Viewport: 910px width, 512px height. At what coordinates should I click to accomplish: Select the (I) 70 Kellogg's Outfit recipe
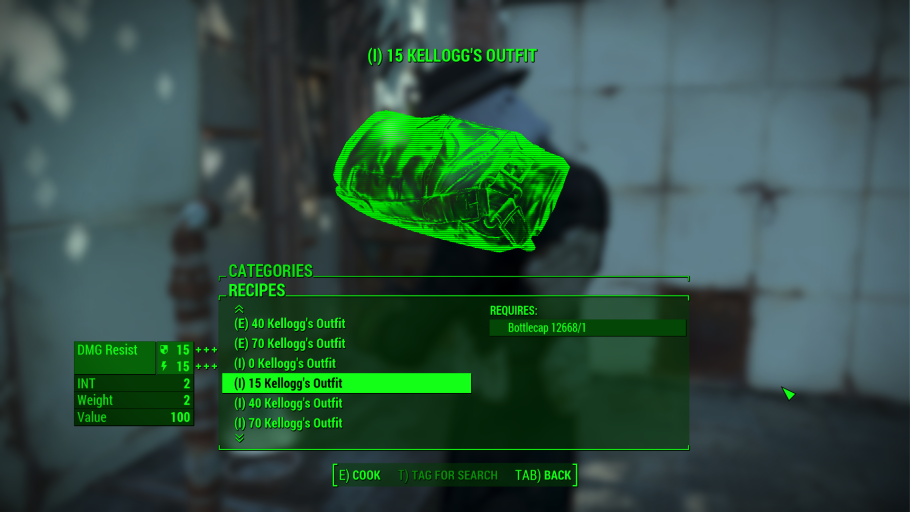click(288, 424)
